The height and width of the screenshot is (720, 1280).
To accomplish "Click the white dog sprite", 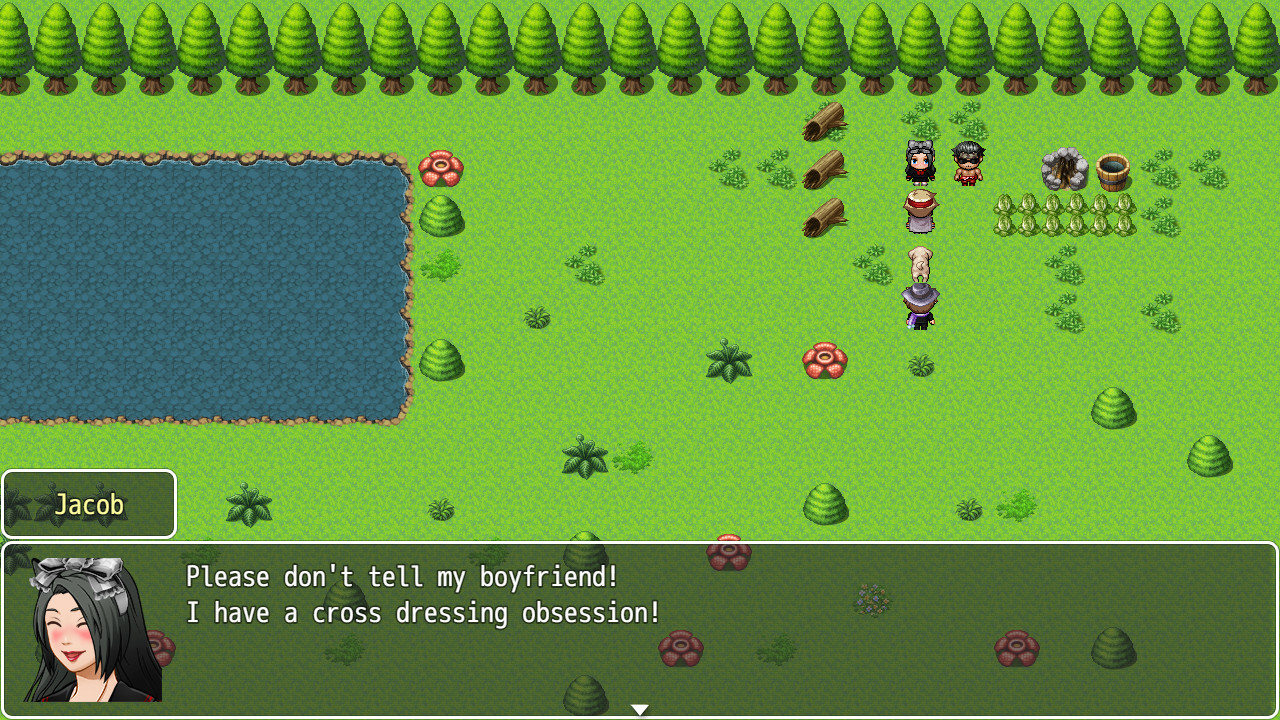I will 920,265.
